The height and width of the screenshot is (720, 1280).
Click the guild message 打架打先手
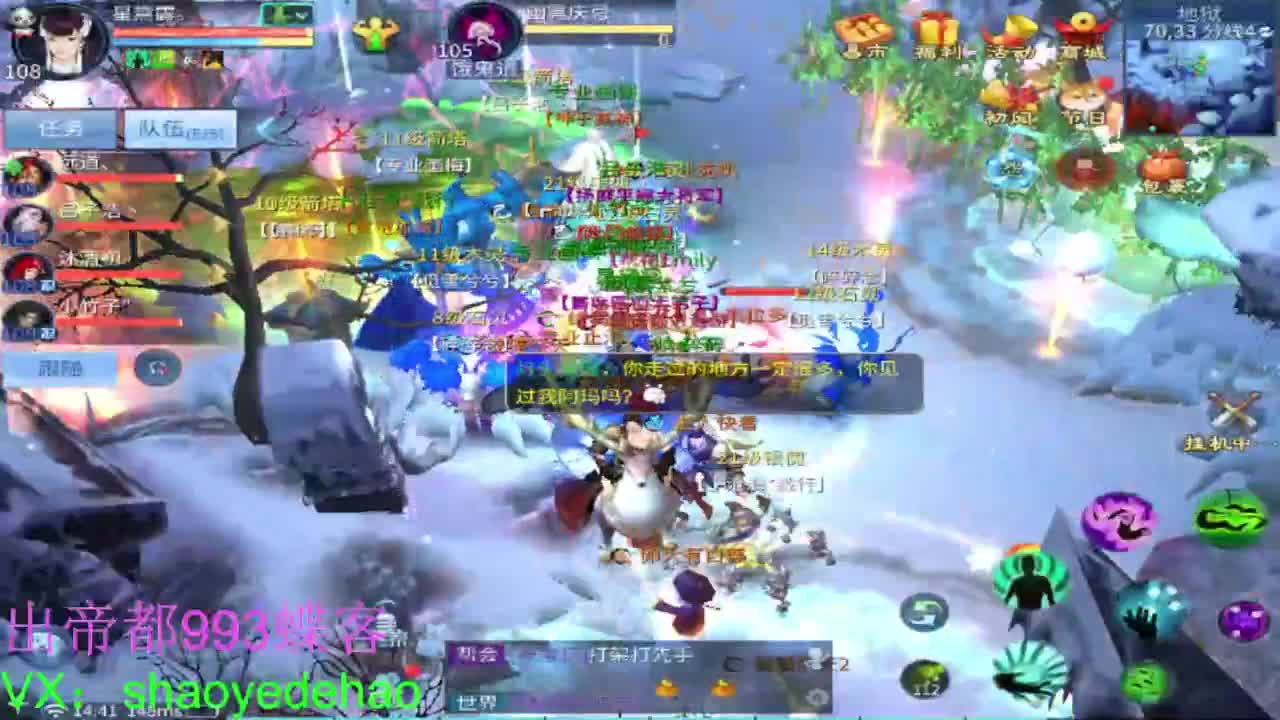pos(638,655)
